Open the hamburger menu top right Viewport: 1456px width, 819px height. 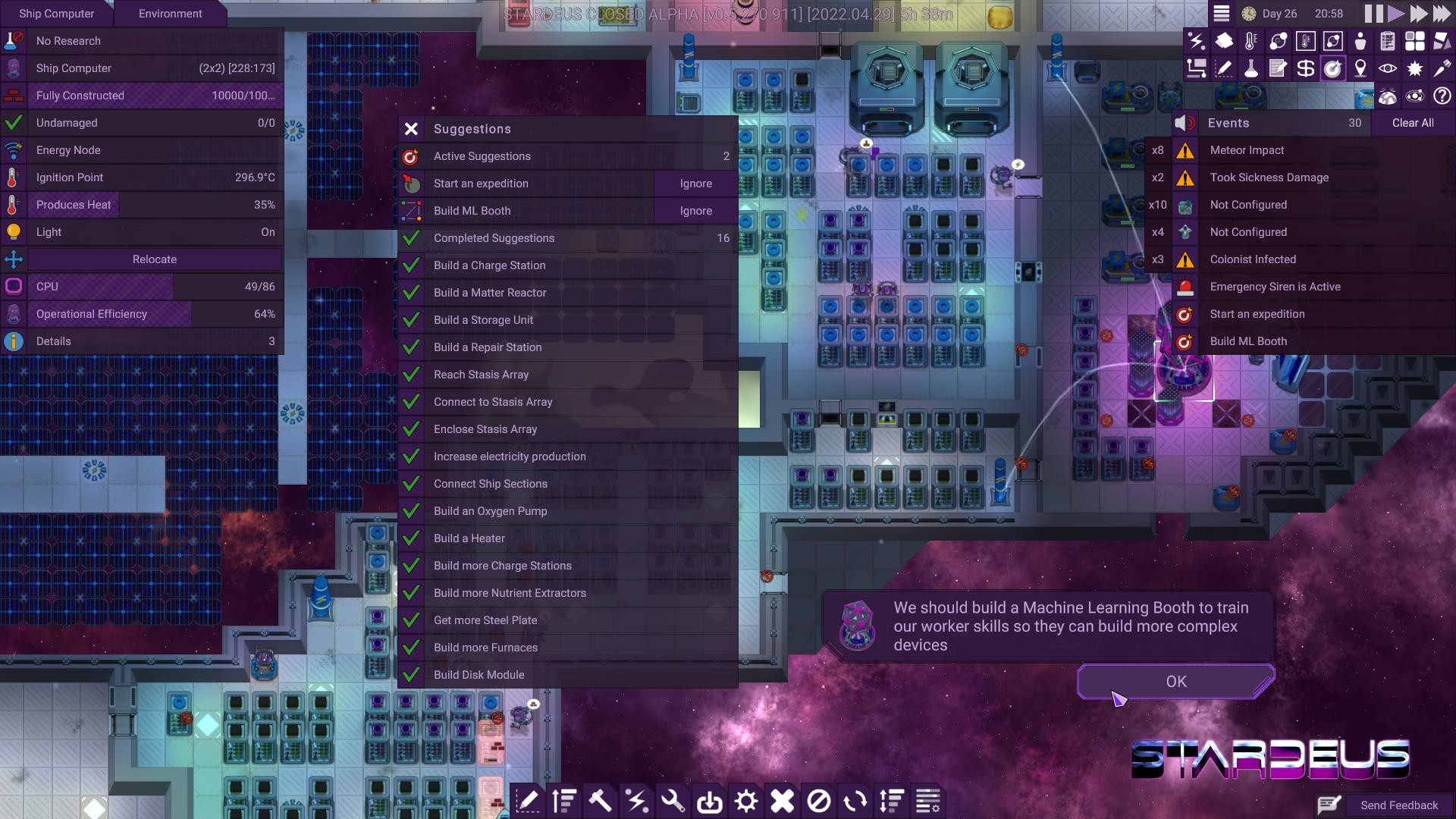(x=1223, y=13)
